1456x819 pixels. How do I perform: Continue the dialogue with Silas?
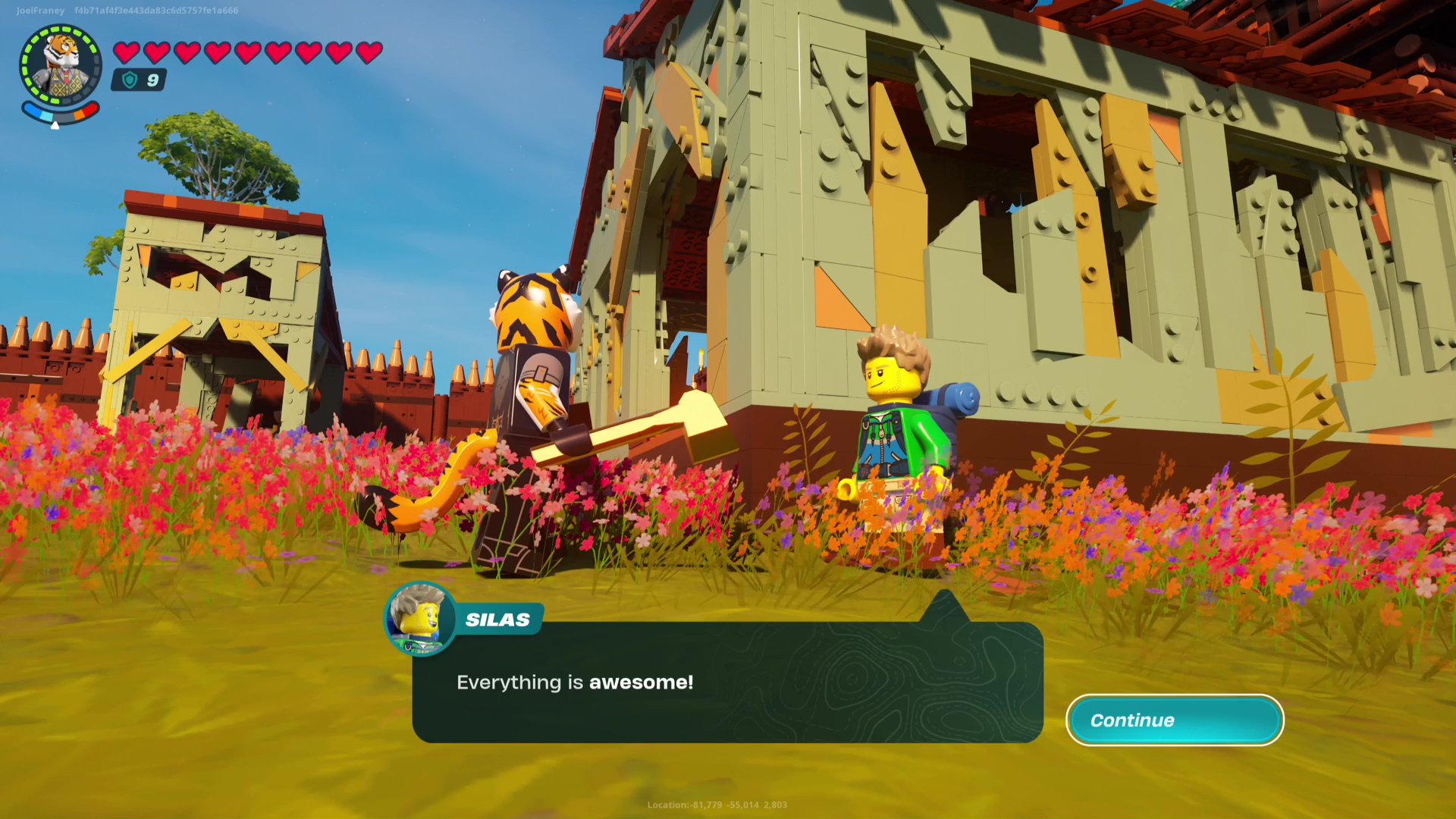pyautogui.click(x=1174, y=720)
